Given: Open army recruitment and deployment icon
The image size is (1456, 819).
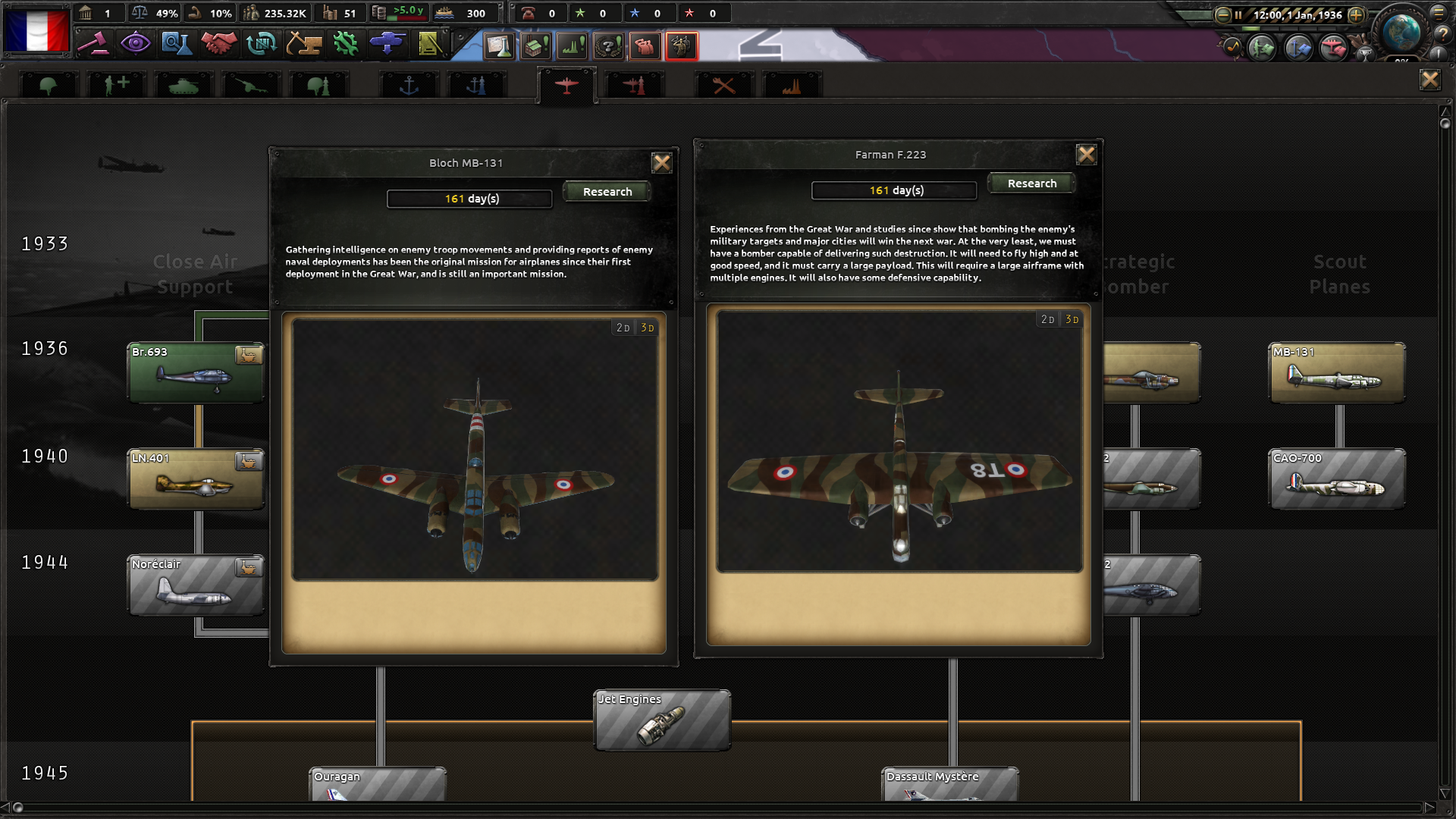Looking at the screenshot, I should tap(387, 45).
